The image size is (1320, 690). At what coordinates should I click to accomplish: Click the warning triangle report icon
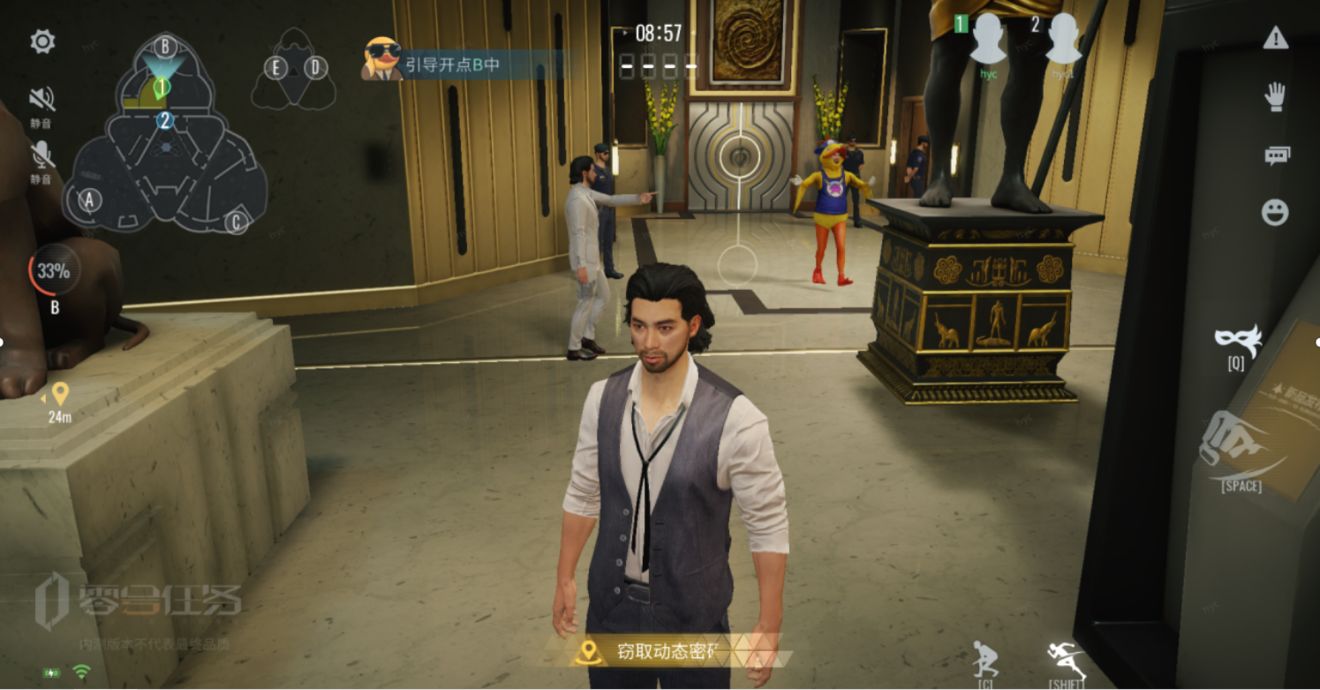[x=1275, y=38]
